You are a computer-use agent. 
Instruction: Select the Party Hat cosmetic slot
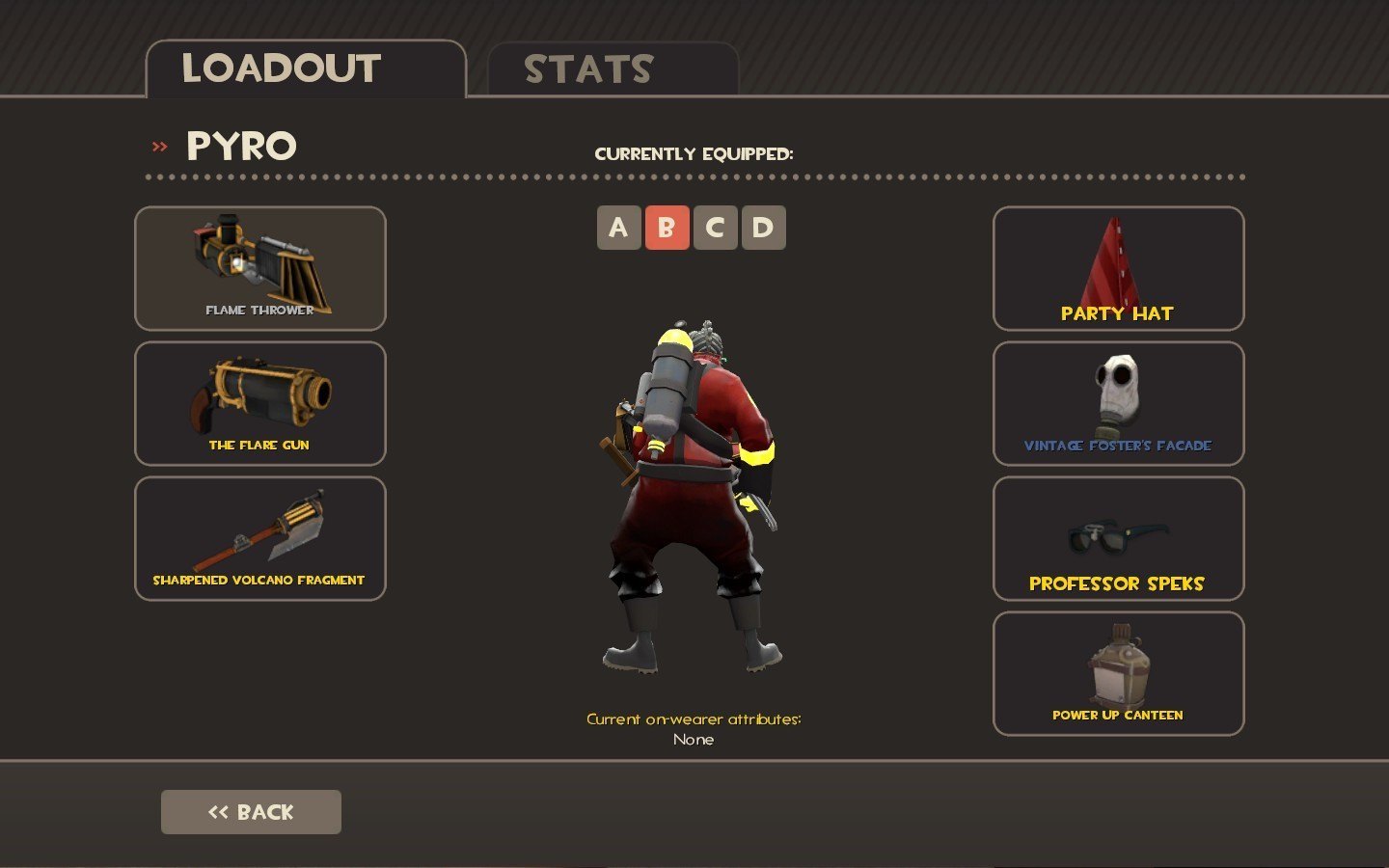pyautogui.click(x=1118, y=268)
